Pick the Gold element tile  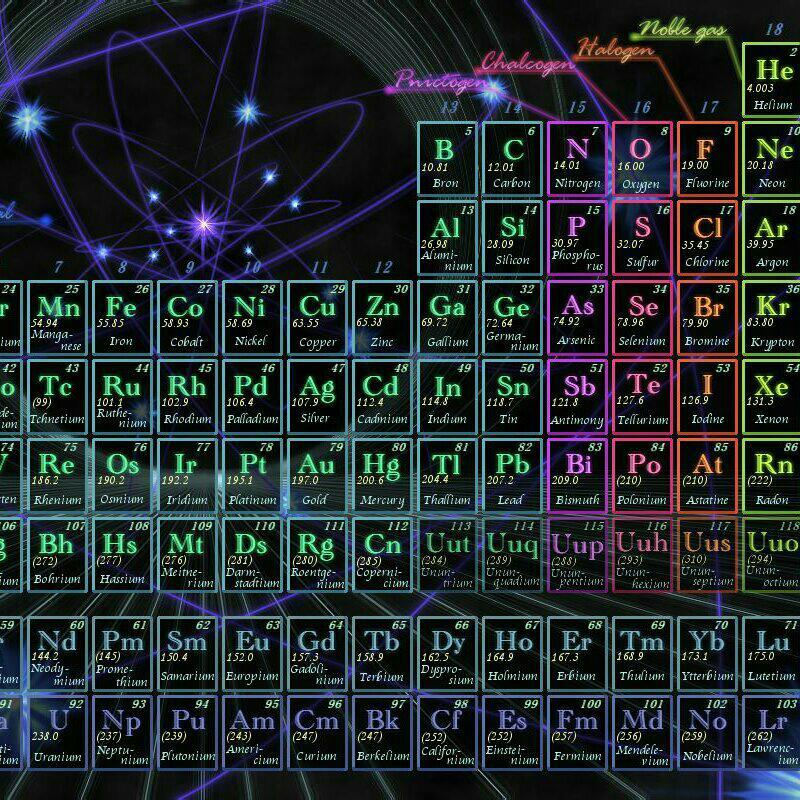point(318,474)
